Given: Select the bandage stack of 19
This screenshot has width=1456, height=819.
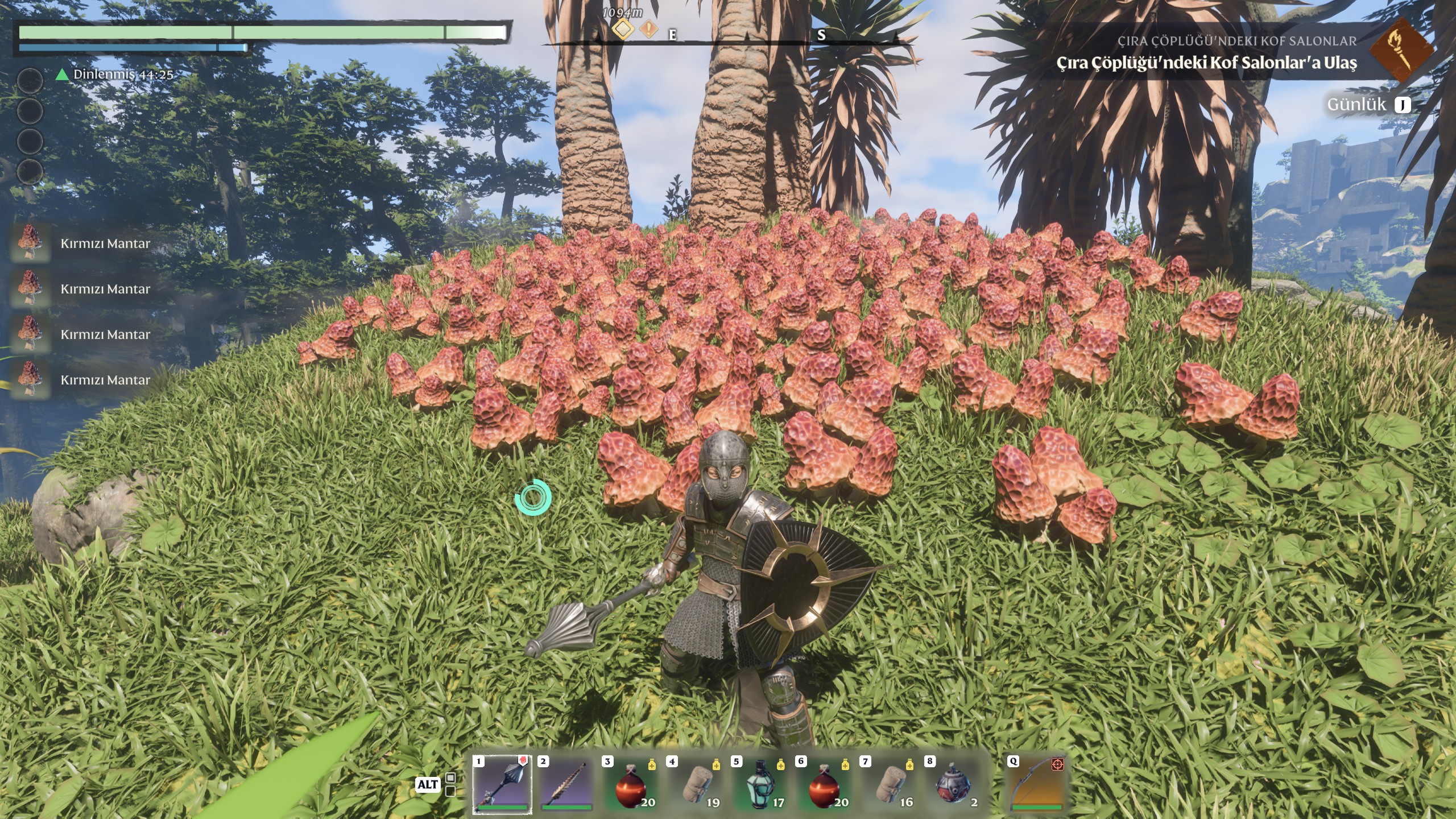Looking at the screenshot, I should 696,785.
